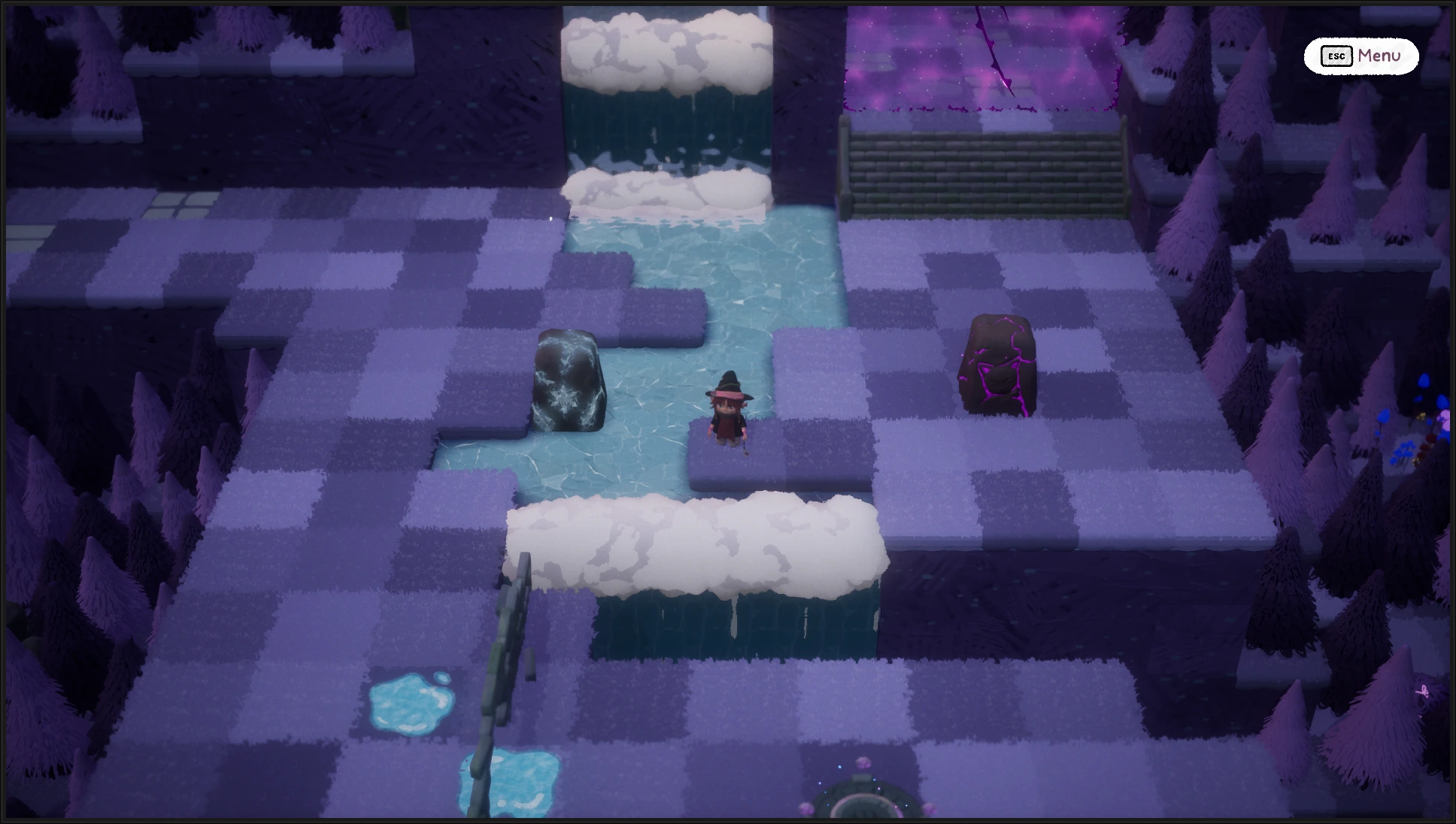Click the ESC keycap inside the menu pill

click(1336, 56)
